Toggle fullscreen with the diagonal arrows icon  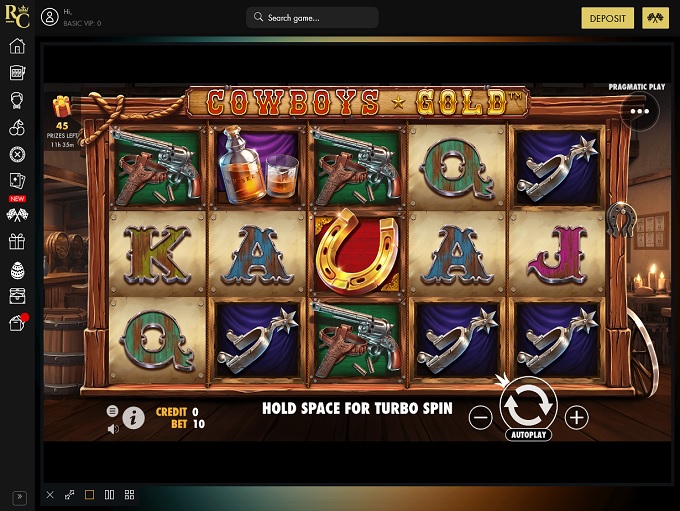pos(70,495)
